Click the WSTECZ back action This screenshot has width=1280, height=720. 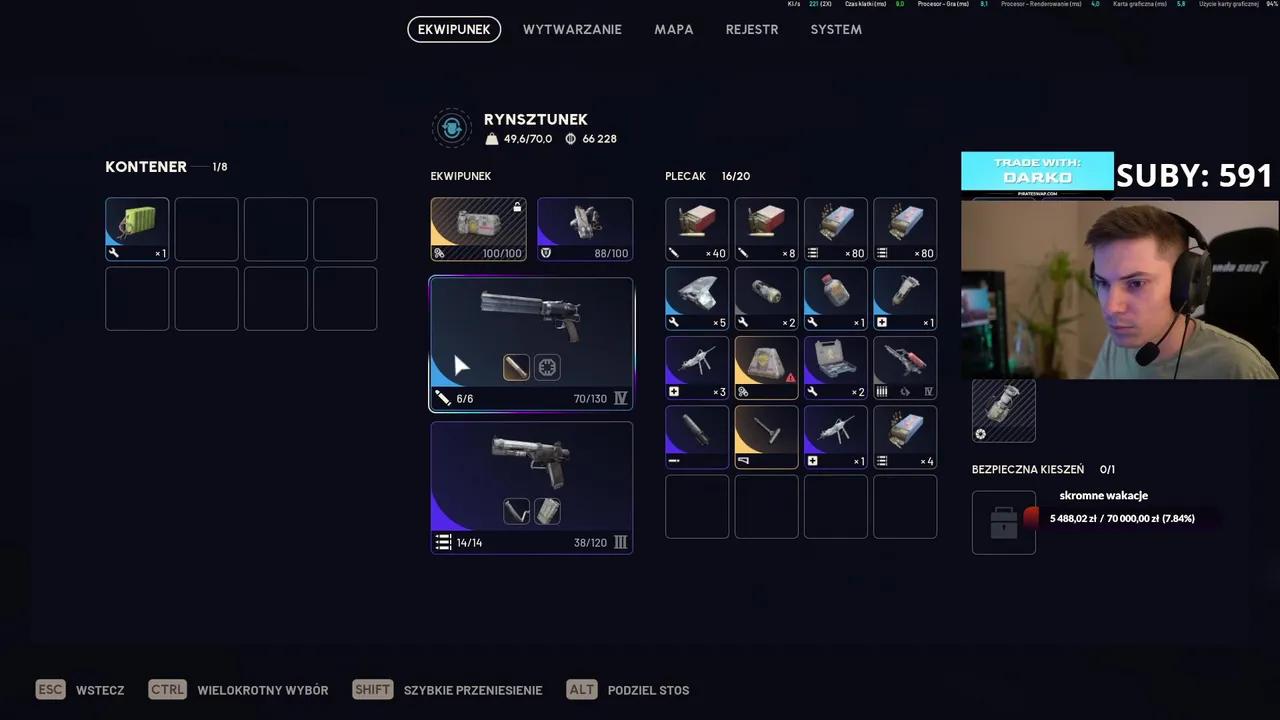click(x=100, y=690)
